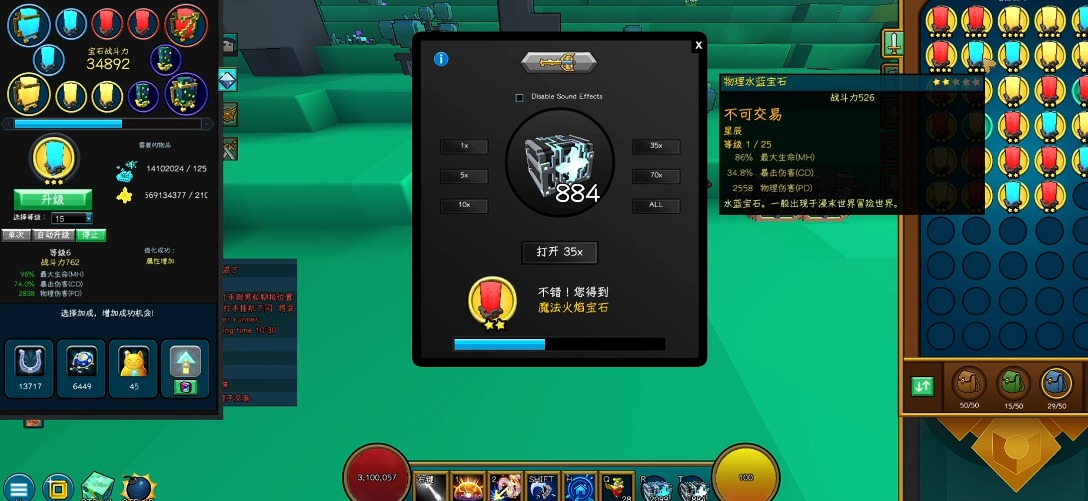Select the horseshoe boost with 13717
1088x501 pixels.
pos(27,367)
